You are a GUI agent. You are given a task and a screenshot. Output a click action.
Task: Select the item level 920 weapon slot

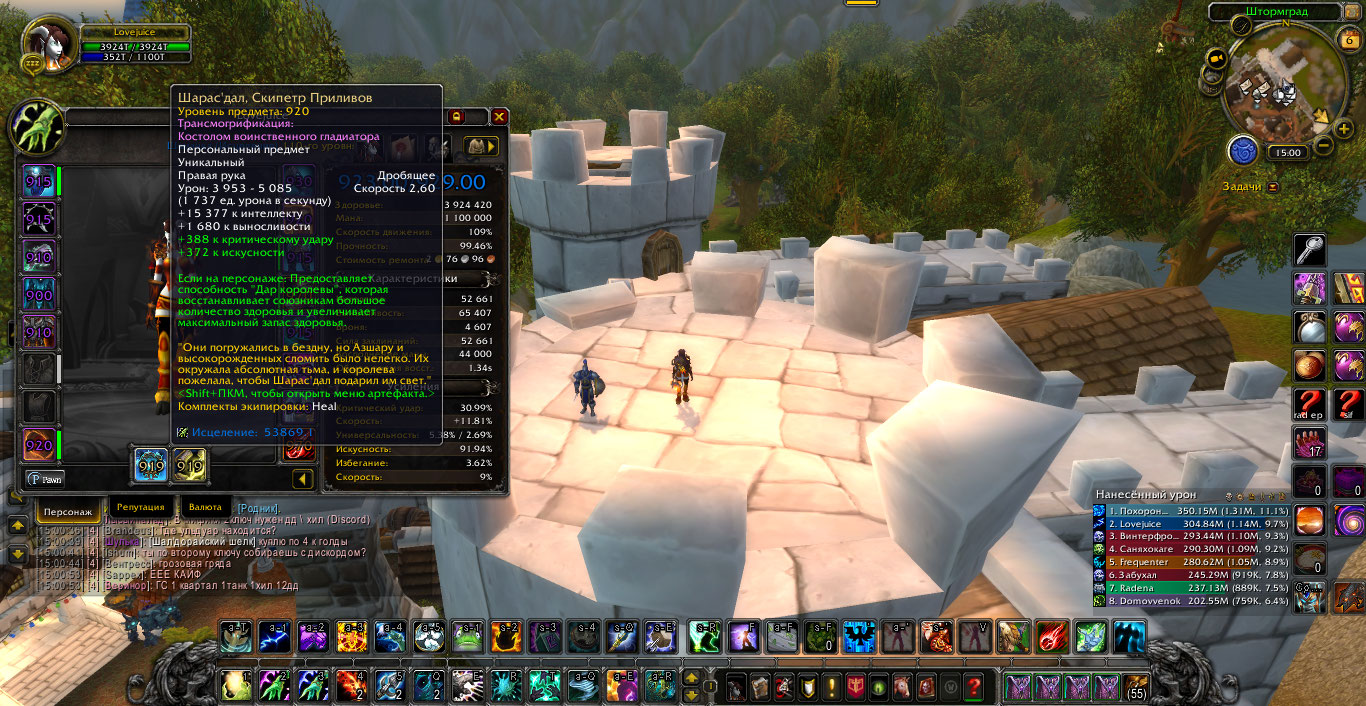click(39, 444)
